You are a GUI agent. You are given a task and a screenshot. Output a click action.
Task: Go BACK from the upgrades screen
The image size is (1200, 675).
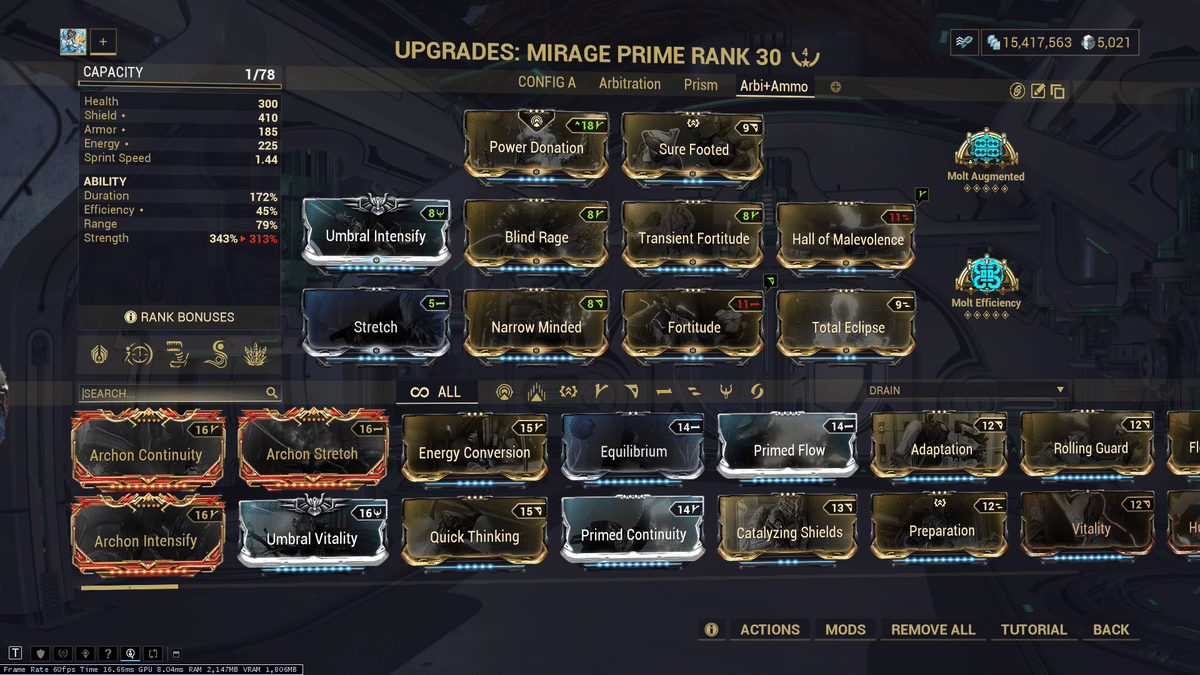[x=1110, y=630]
